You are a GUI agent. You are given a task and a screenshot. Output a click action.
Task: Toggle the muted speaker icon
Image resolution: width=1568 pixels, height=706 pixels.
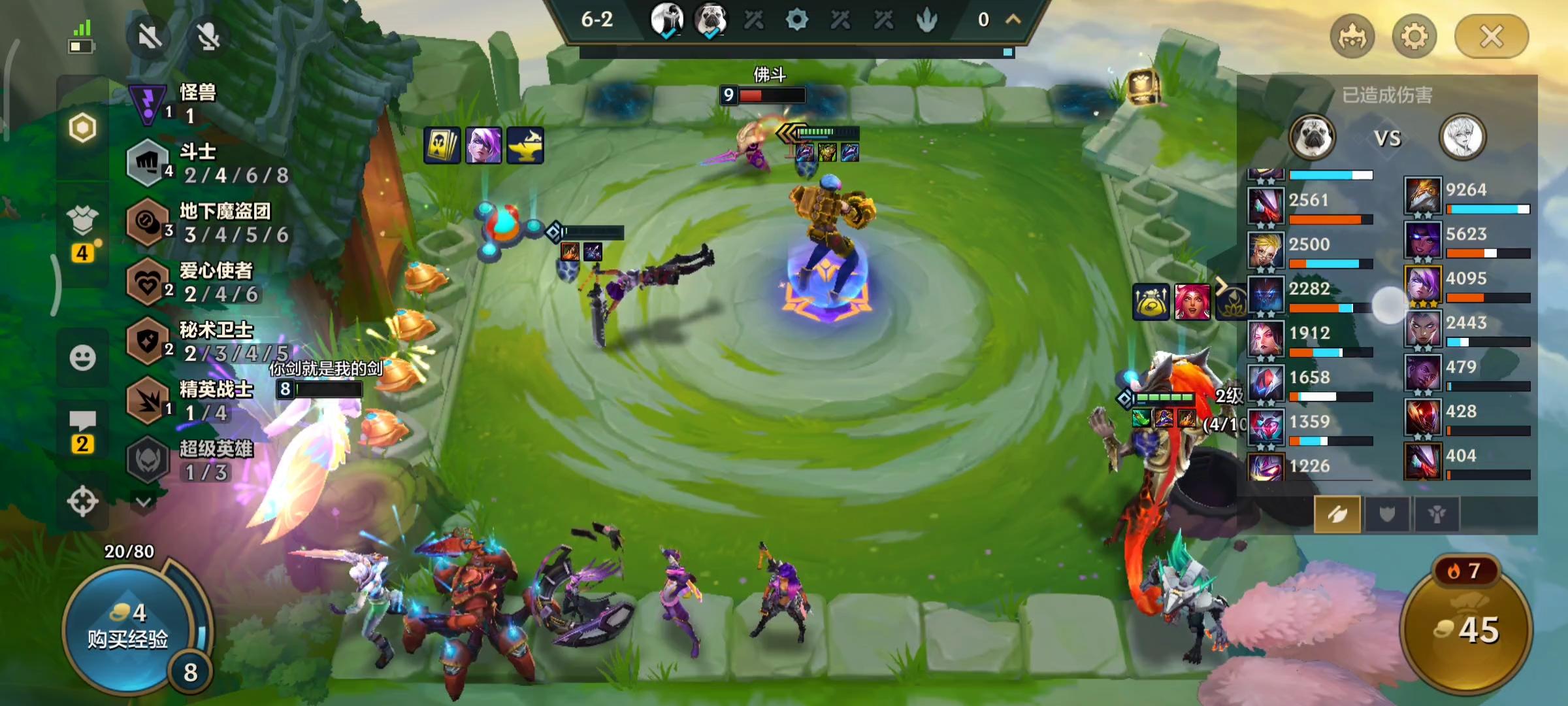click(x=150, y=37)
